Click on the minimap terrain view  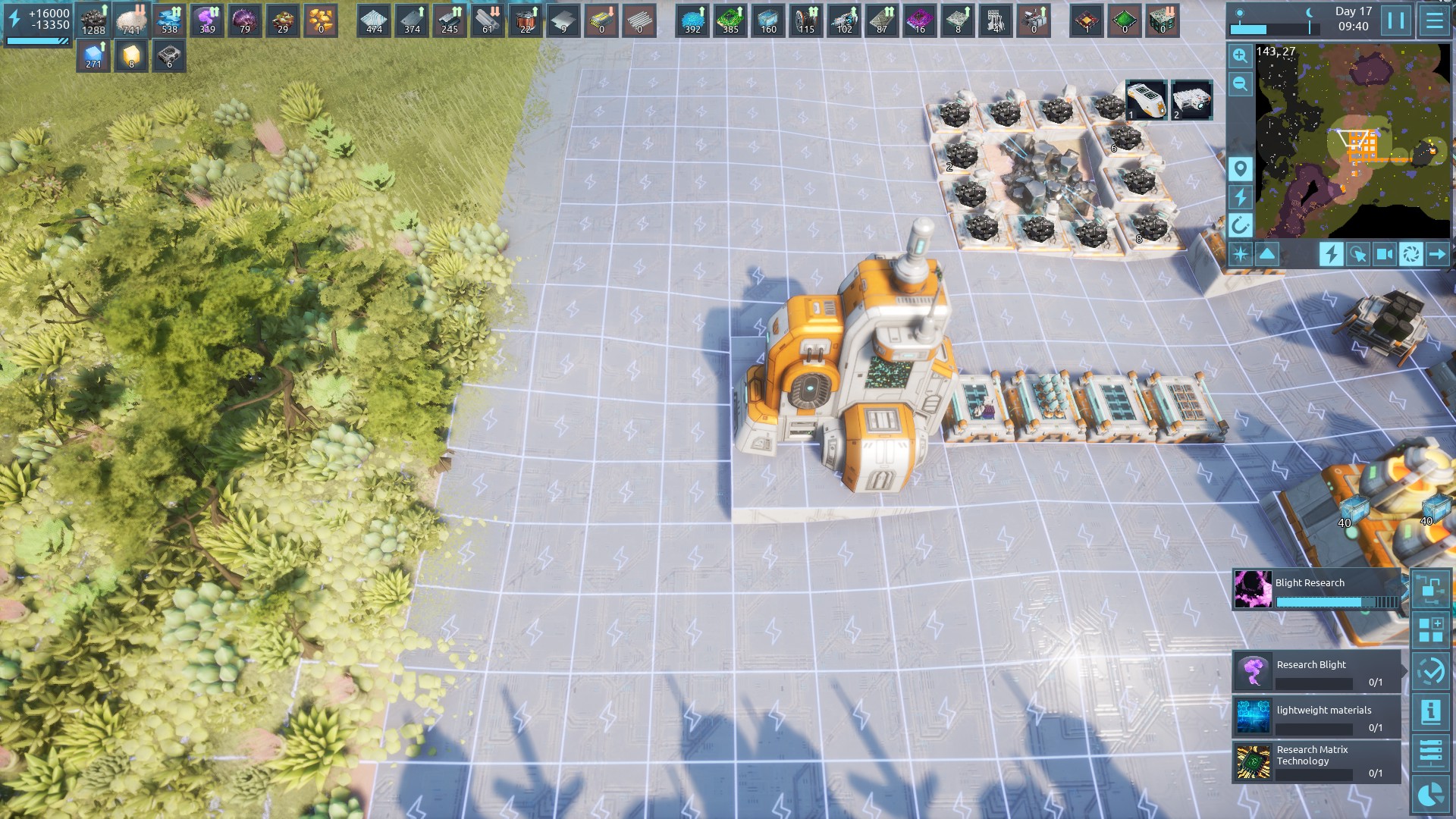[x=1353, y=140]
